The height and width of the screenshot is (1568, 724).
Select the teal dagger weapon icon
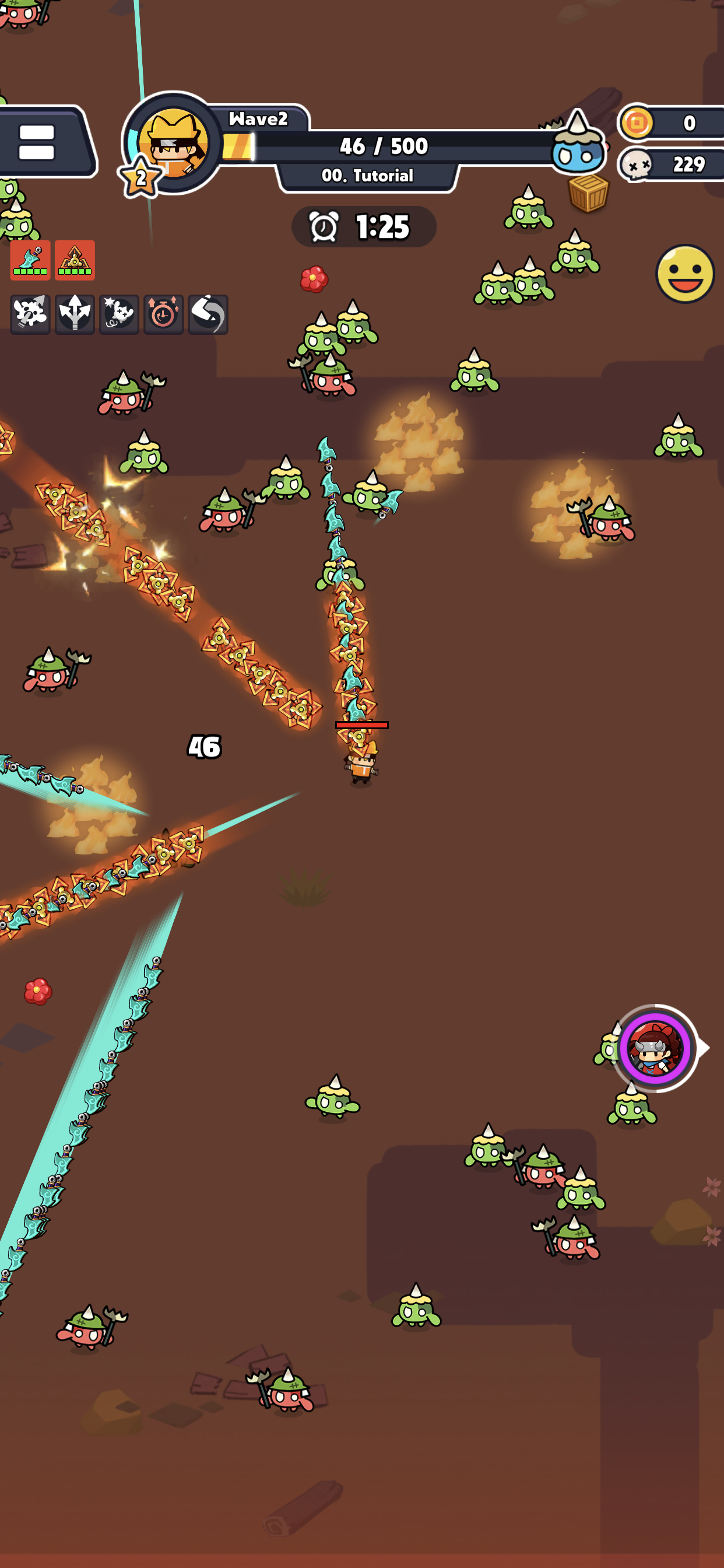[30, 261]
